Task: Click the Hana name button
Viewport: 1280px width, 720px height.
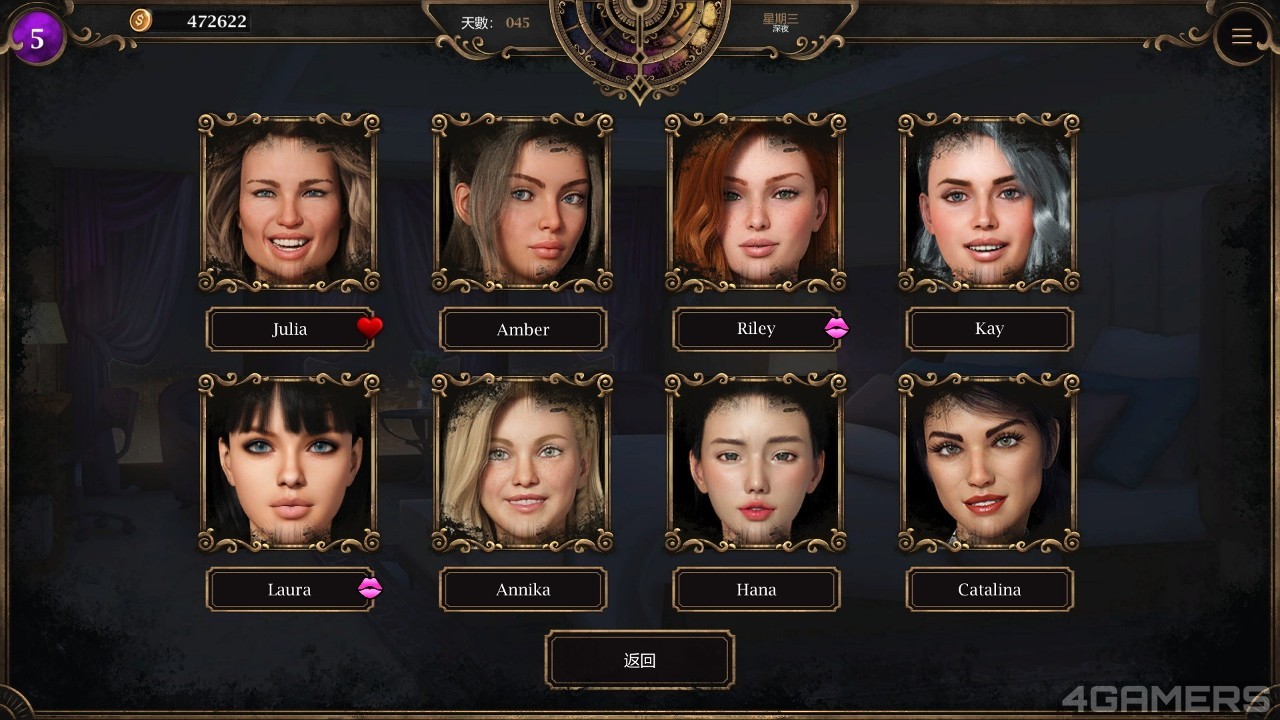Action: 756,589
